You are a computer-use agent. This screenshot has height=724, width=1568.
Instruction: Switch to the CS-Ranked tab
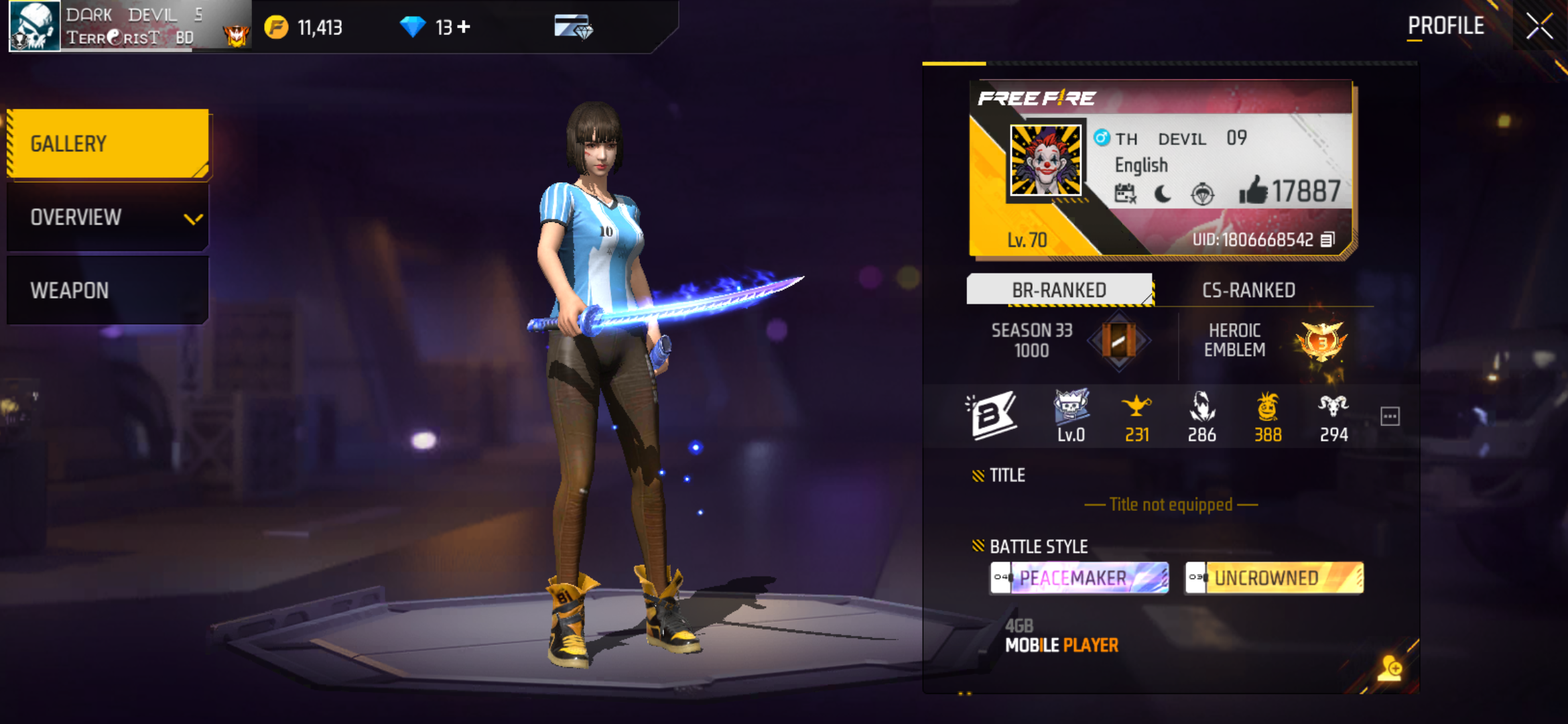[1248, 290]
